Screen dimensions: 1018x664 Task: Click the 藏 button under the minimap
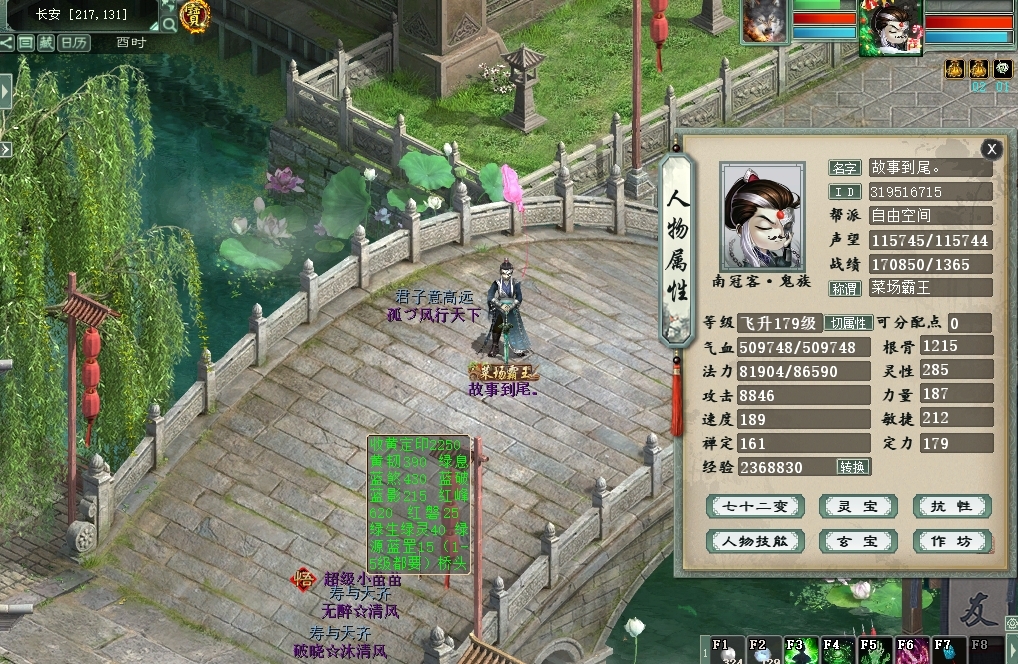click(46, 42)
